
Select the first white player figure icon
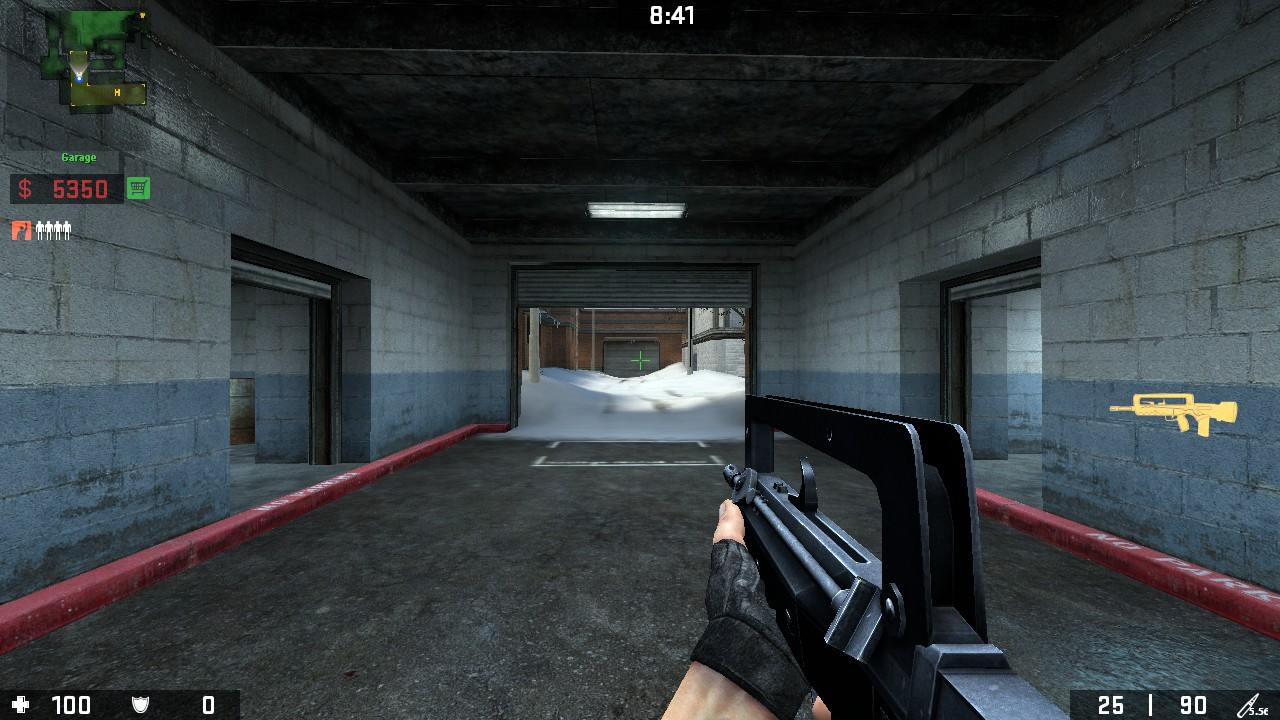[41, 230]
